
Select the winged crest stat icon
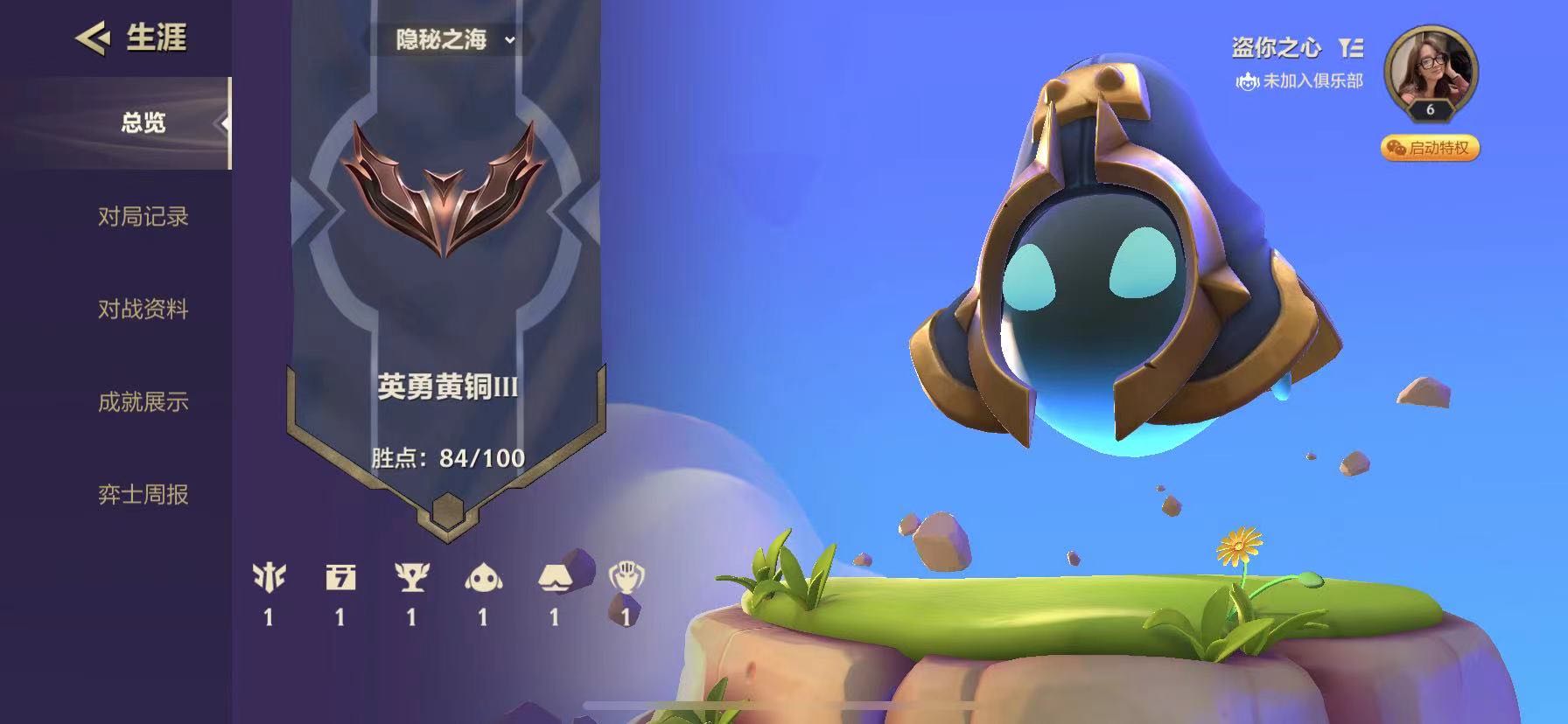click(269, 577)
